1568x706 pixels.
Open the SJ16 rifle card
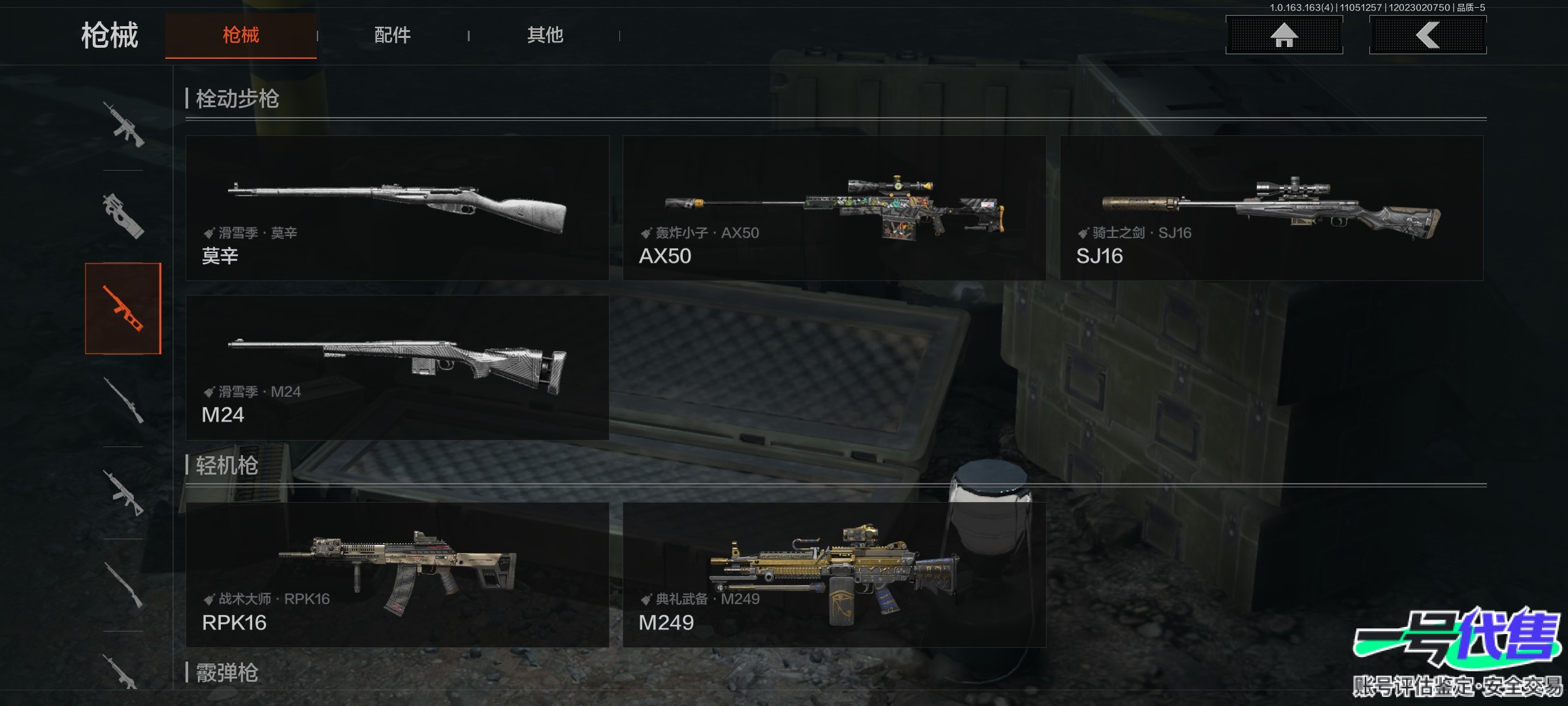click(1271, 208)
